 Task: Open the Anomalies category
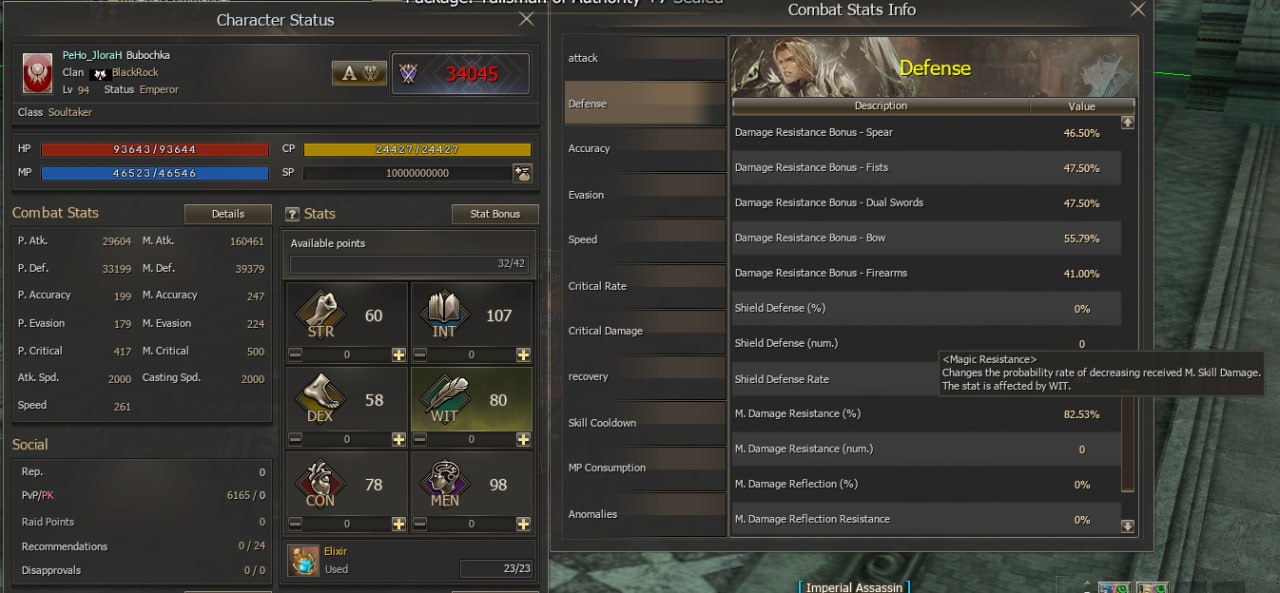[645, 514]
